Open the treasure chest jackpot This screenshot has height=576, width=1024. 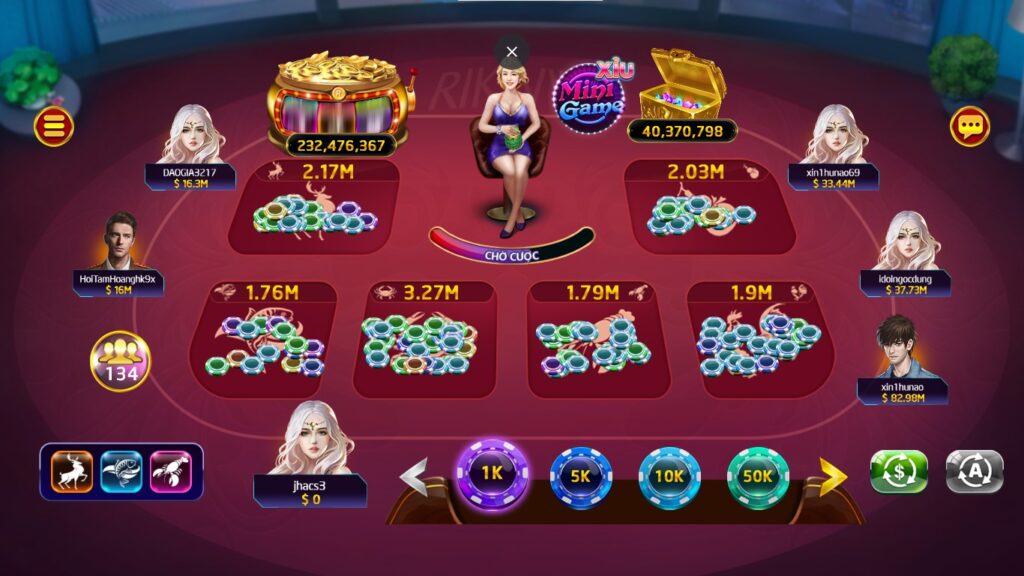click(x=683, y=87)
